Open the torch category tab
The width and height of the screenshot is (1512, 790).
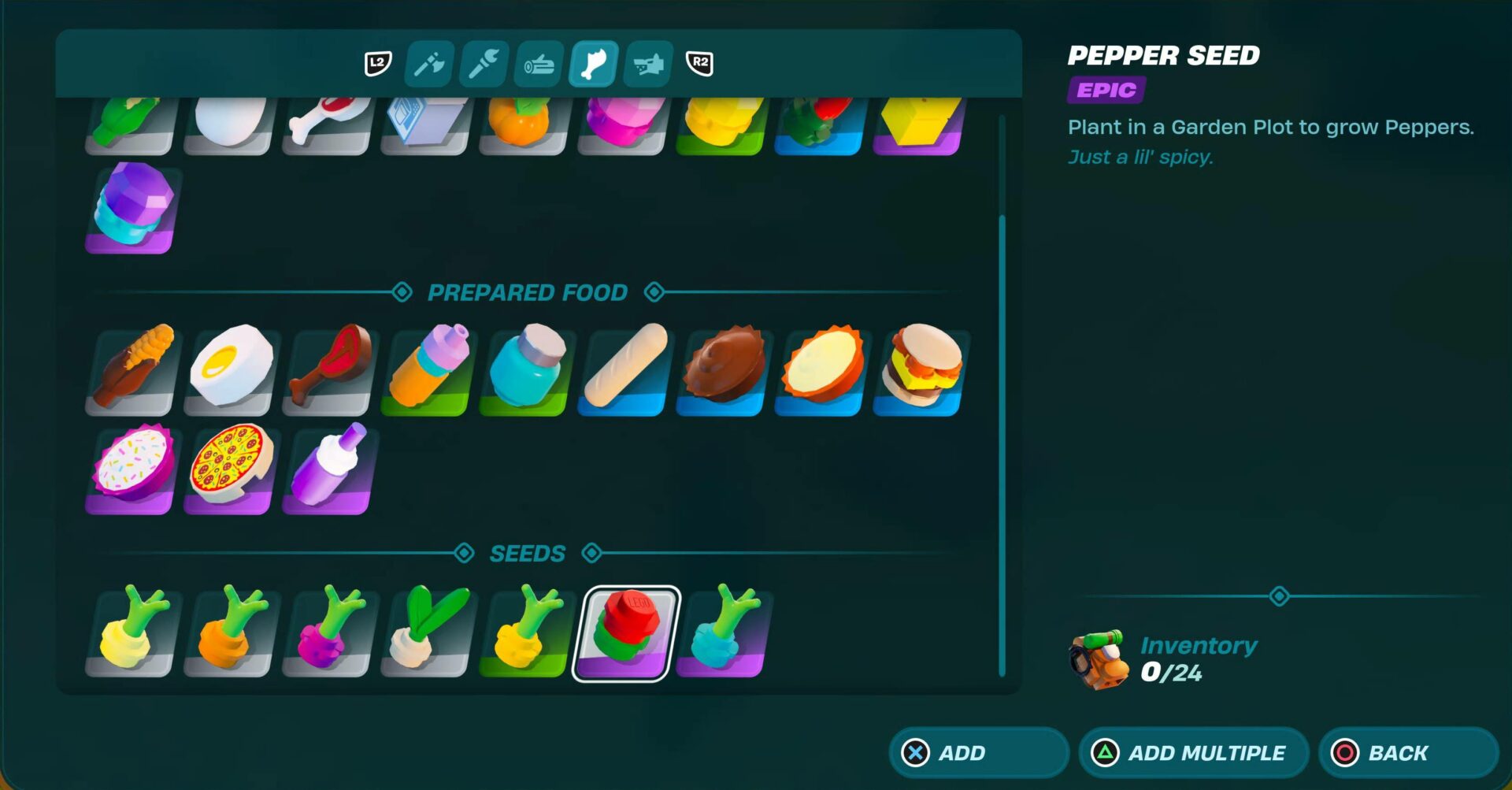pyautogui.click(x=483, y=65)
